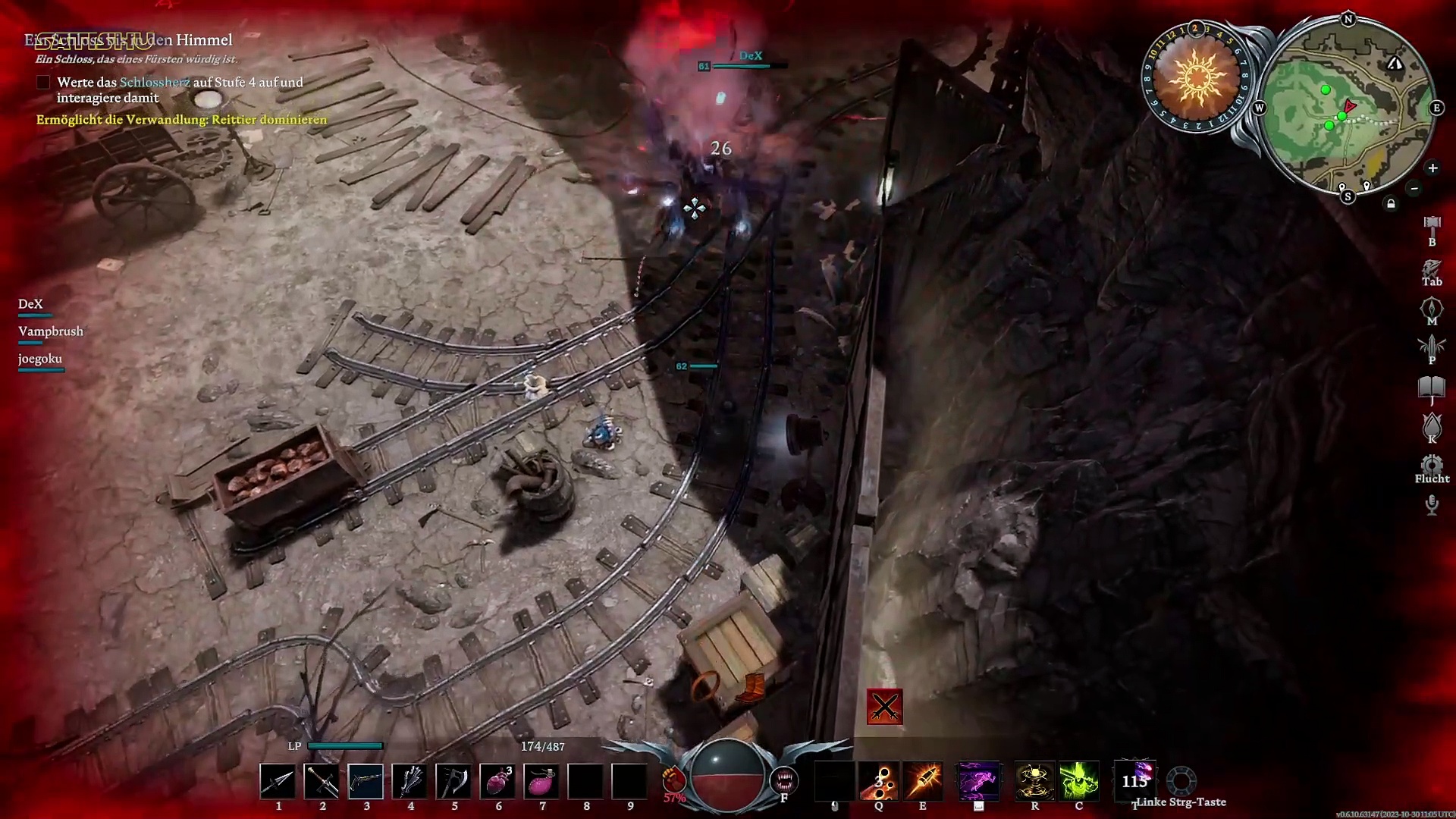The height and width of the screenshot is (819, 1456).
Task: Zoom out the minimap
Action: point(1414,188)
